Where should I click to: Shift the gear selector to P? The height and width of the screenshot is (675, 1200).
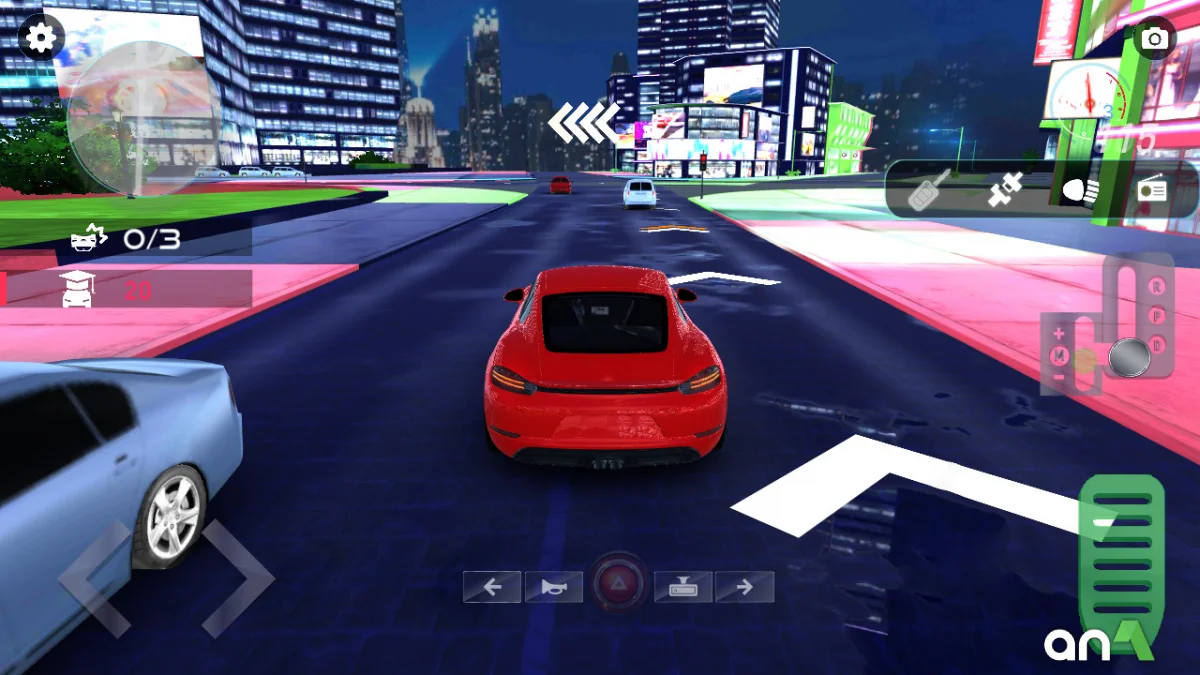1157,316
